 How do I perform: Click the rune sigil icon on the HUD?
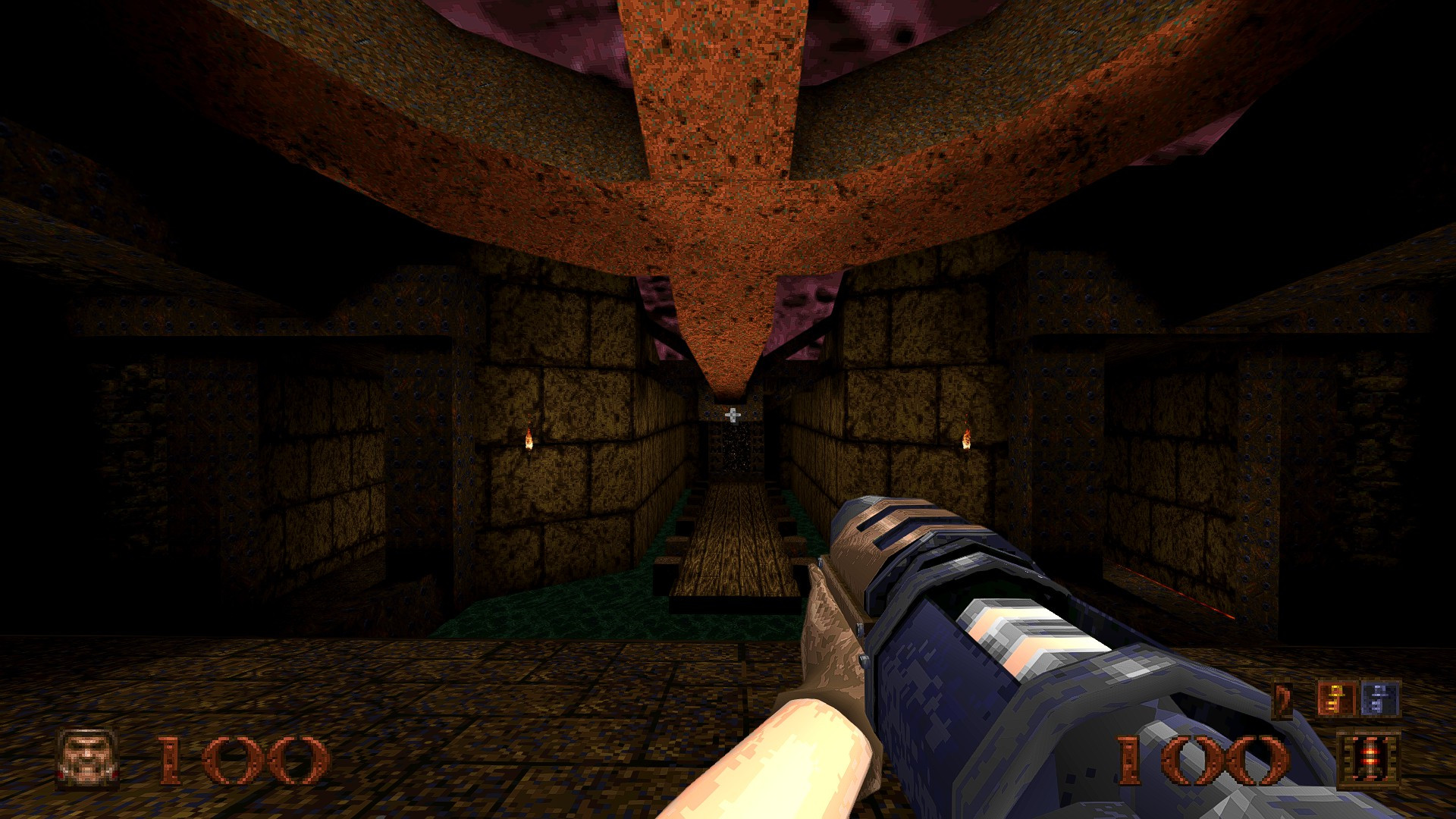point(1282,699)
